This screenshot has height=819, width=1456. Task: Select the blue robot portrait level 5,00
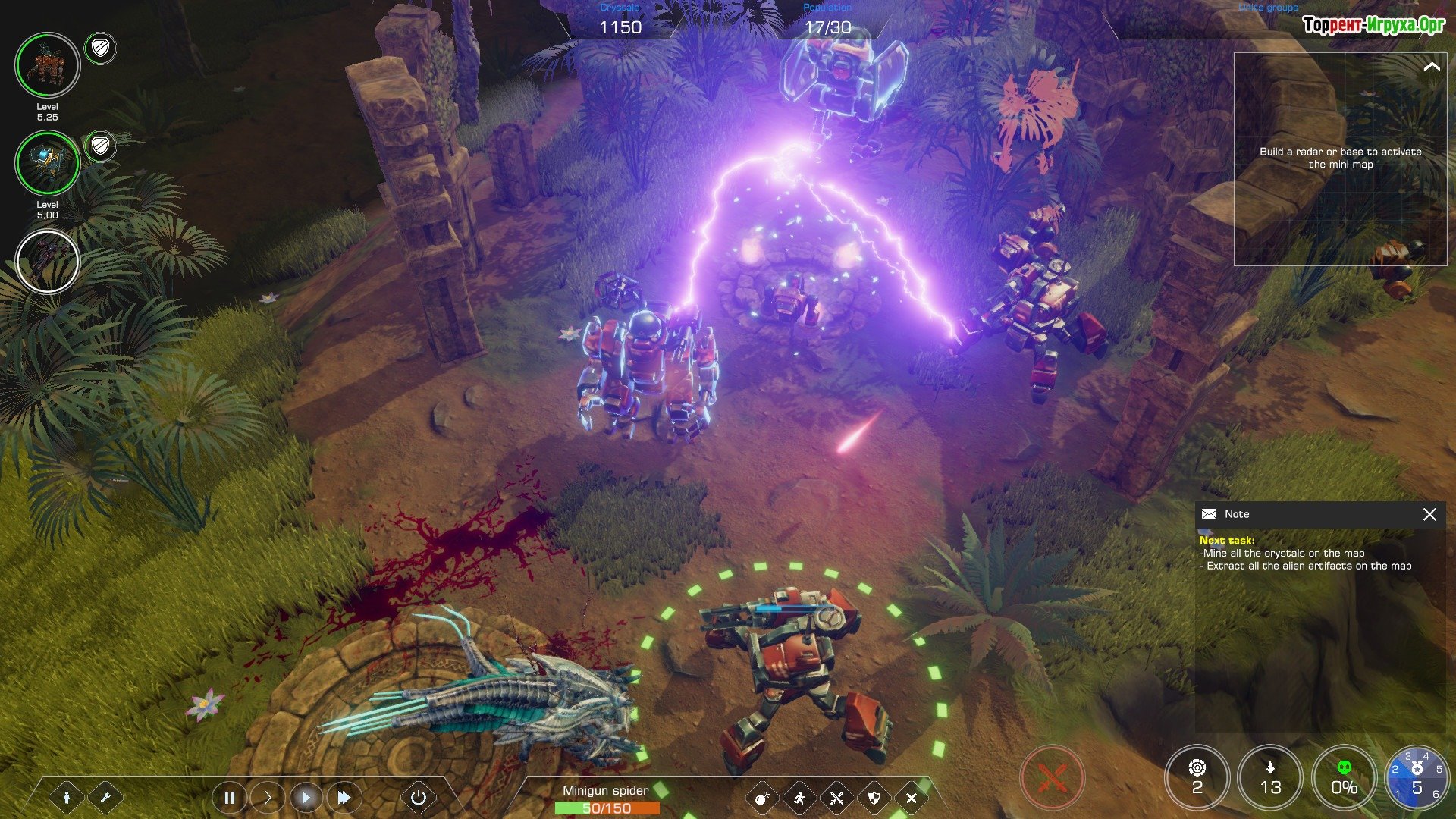point(48,163)
